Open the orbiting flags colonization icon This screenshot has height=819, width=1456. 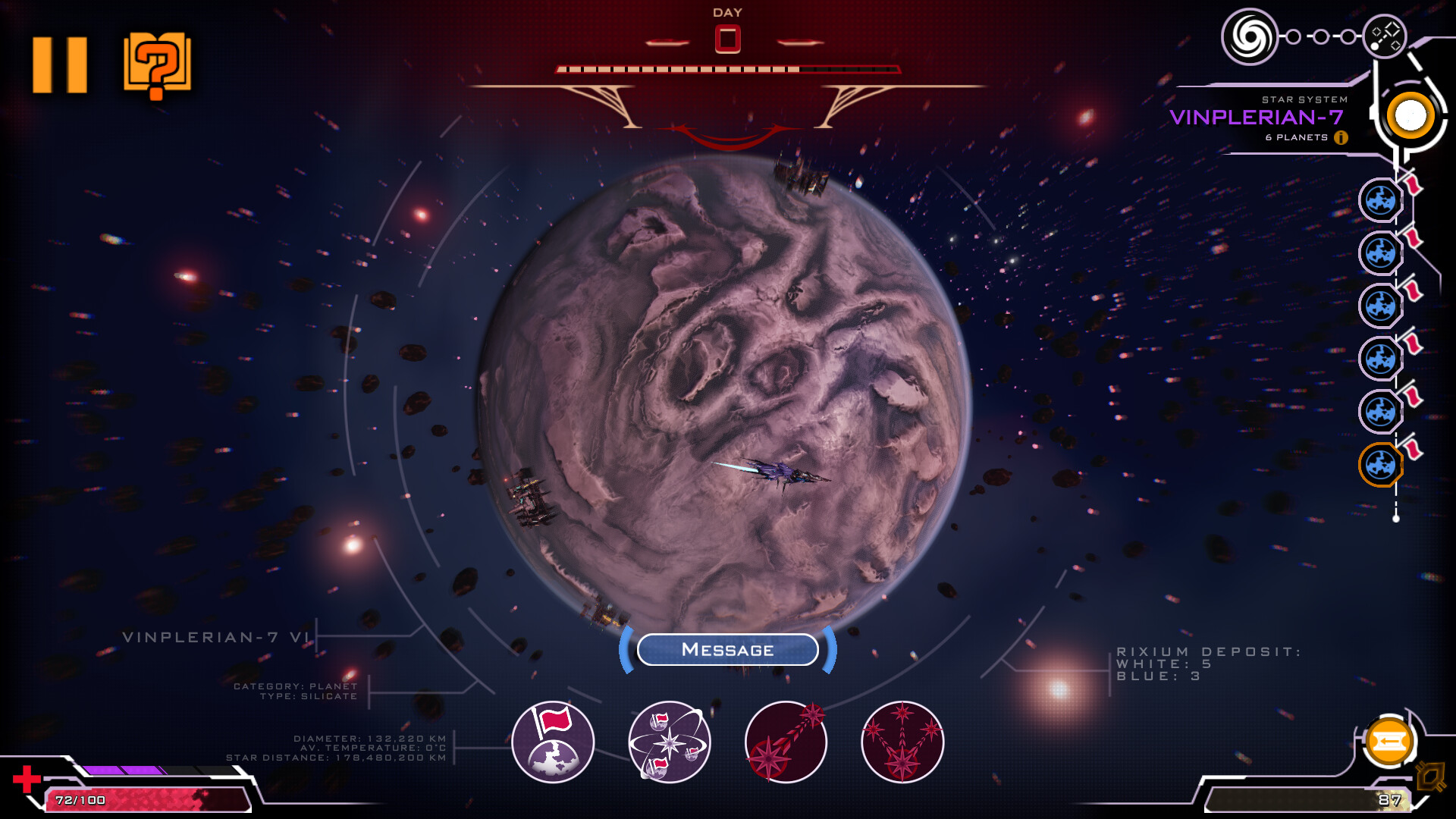click(x=667, y=741)
